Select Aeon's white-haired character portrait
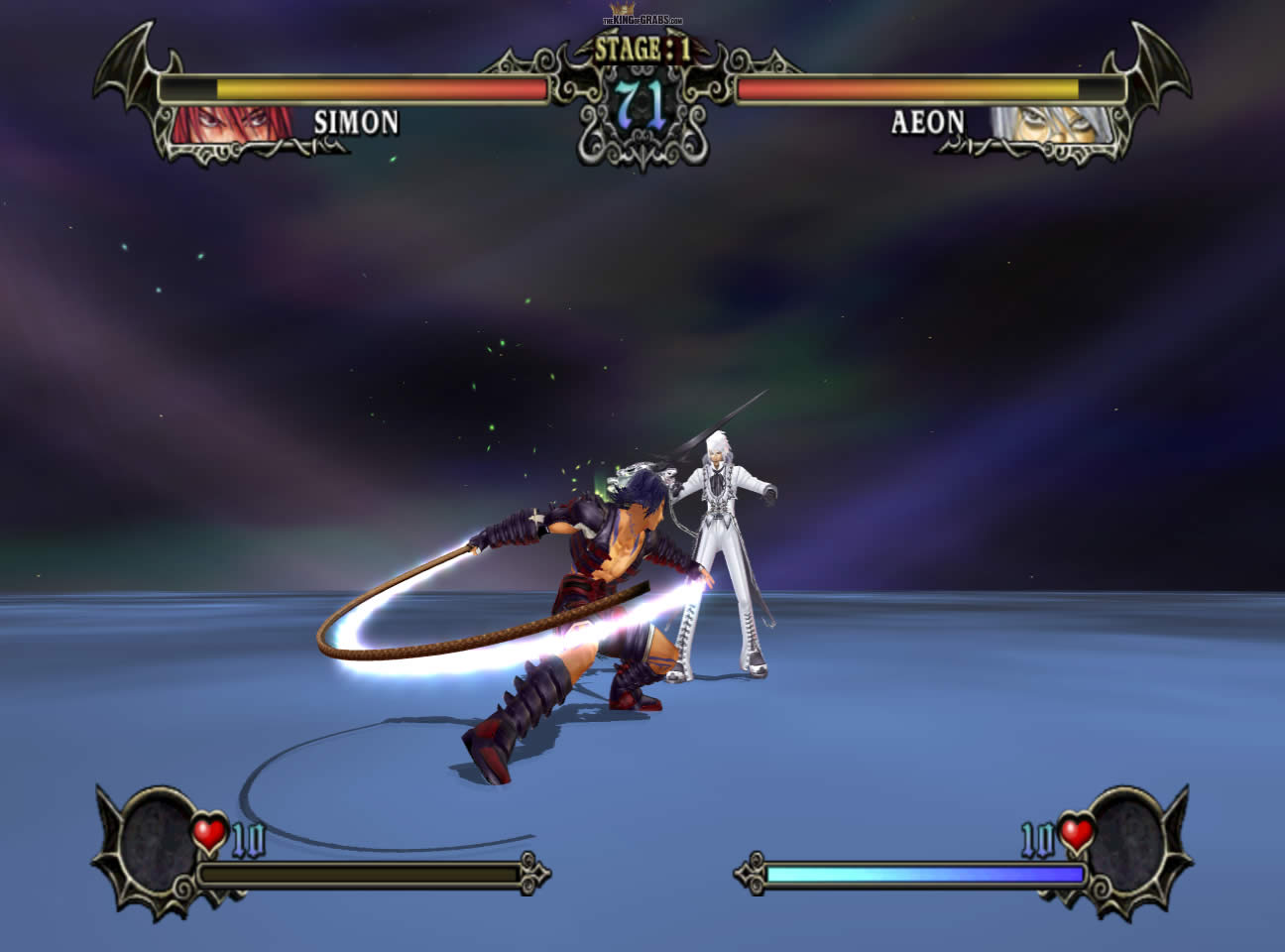The width and height of the screenshot is (1285, 952). (x=1051, y=125)
